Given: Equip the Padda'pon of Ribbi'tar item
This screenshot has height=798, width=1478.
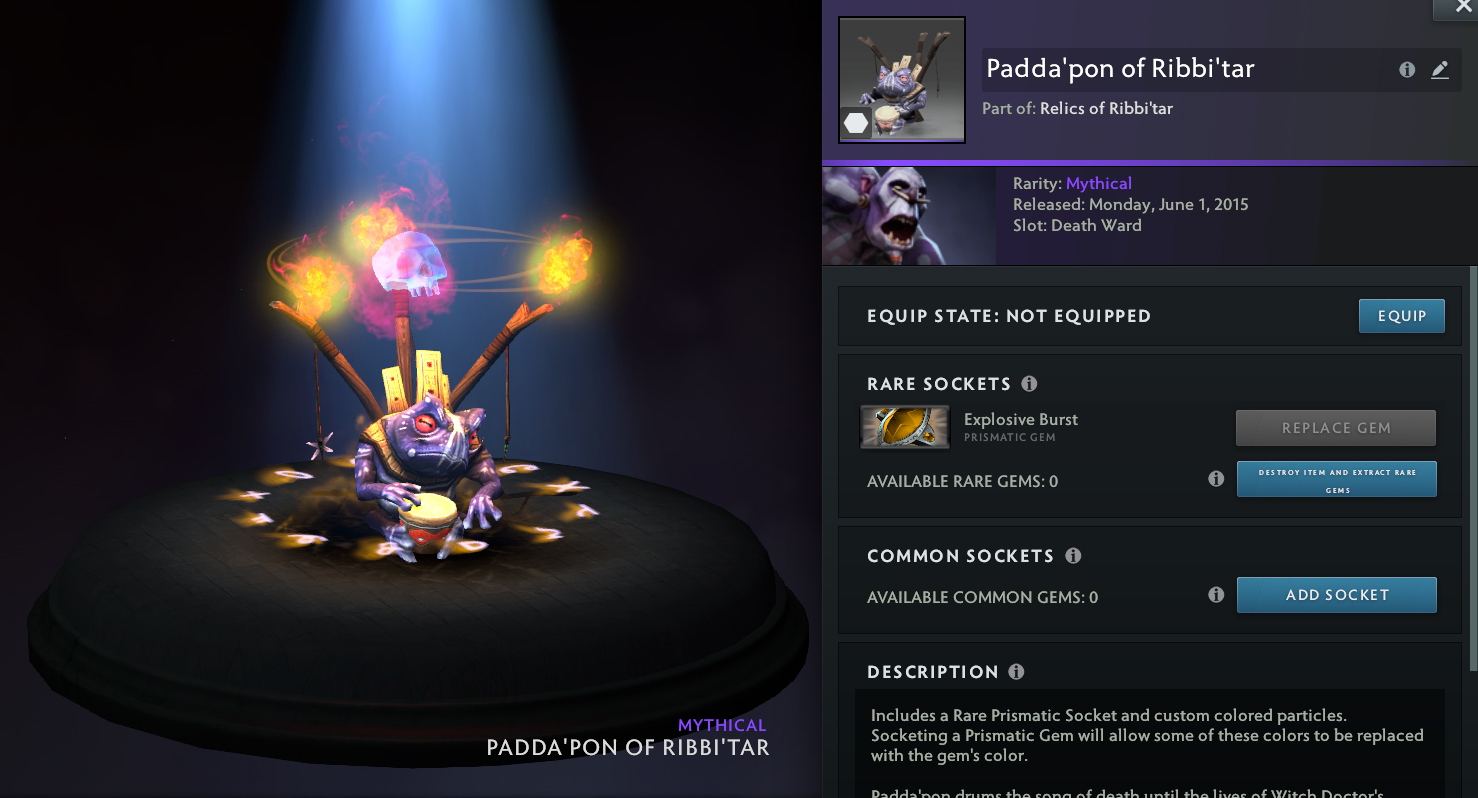Looking at the screenshot, I should click(x=1401, y=316).
